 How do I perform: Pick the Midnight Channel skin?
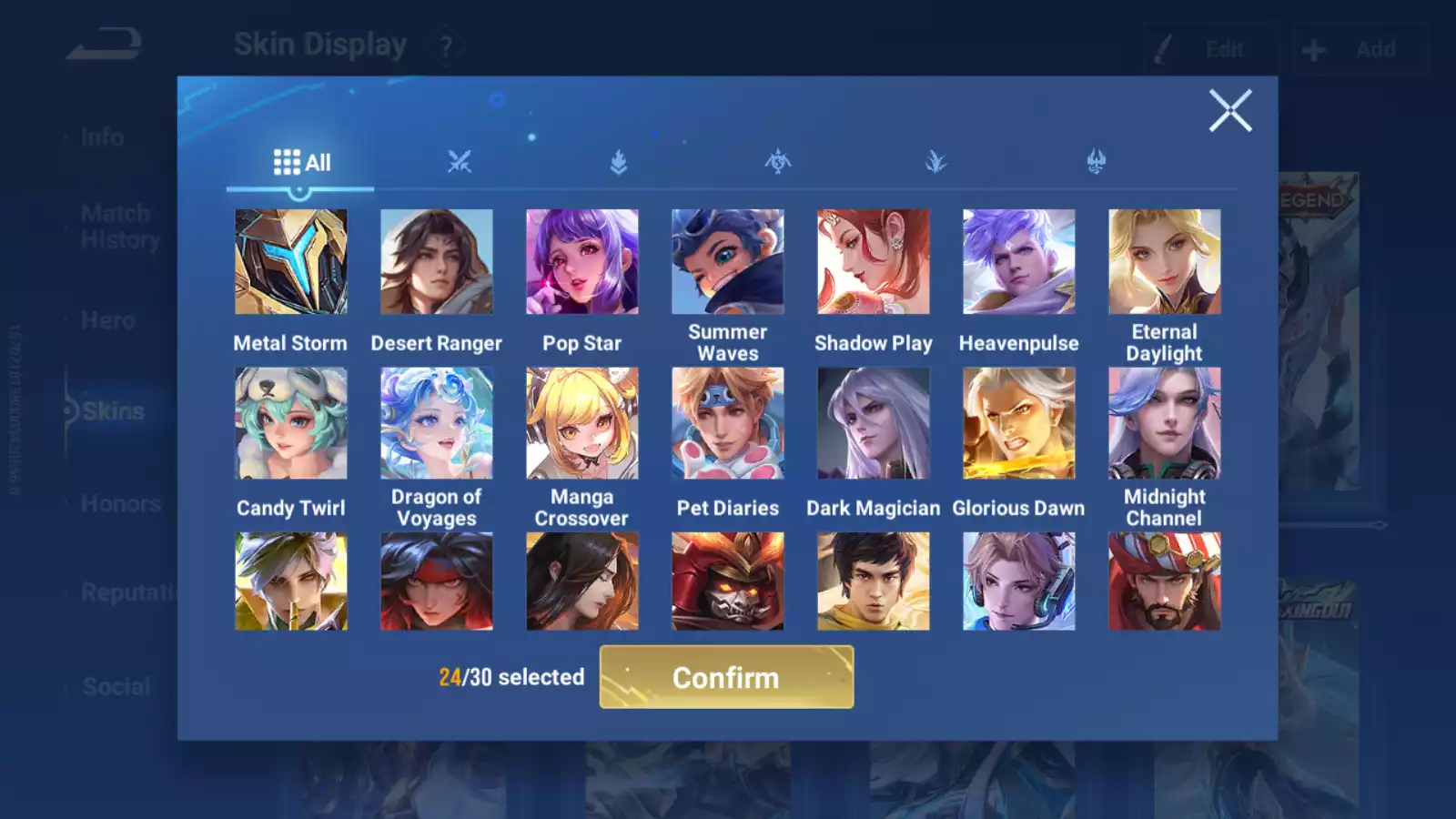tap(1165, 423)
